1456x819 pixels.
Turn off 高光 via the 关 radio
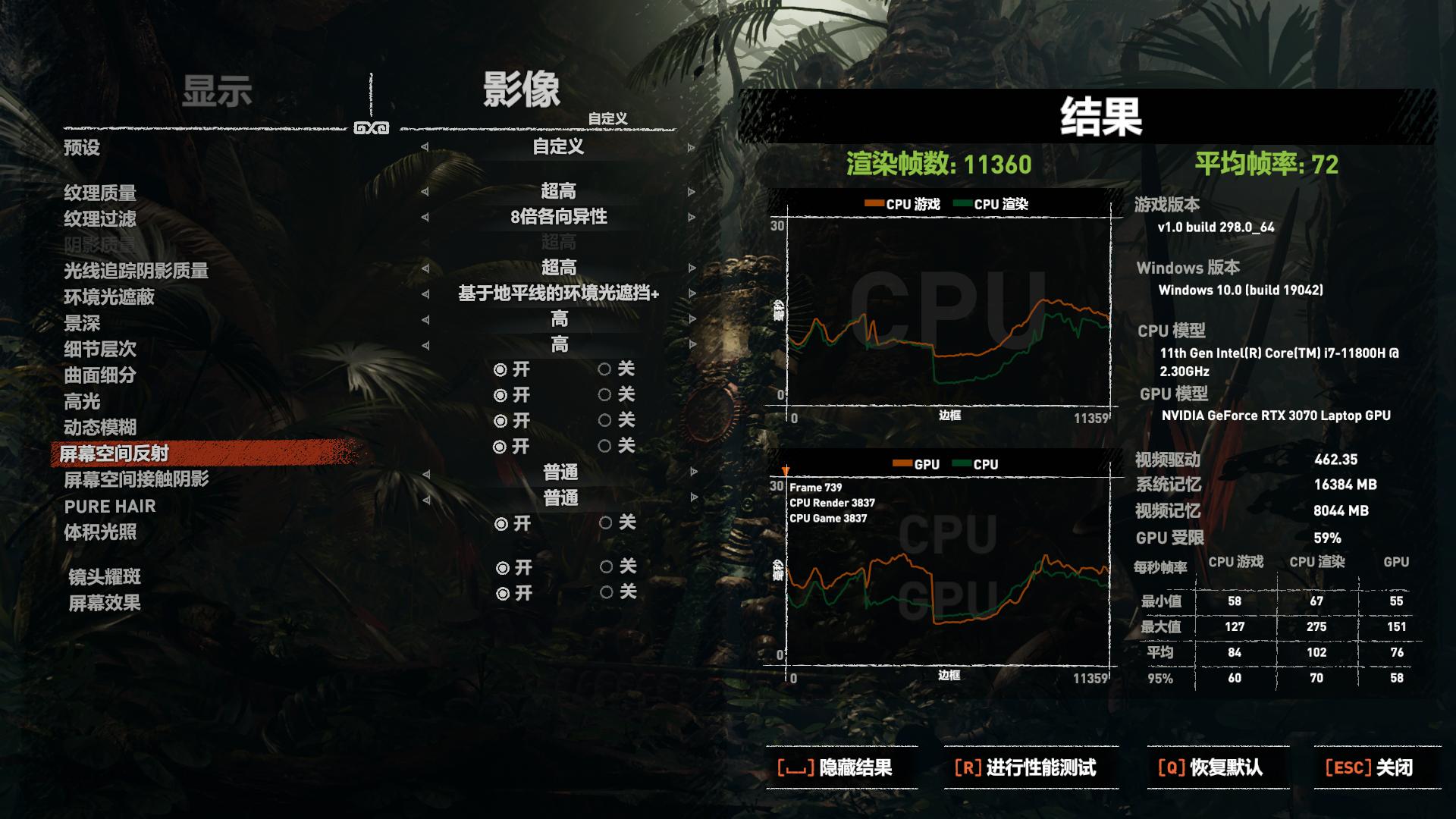pos(604,396)
